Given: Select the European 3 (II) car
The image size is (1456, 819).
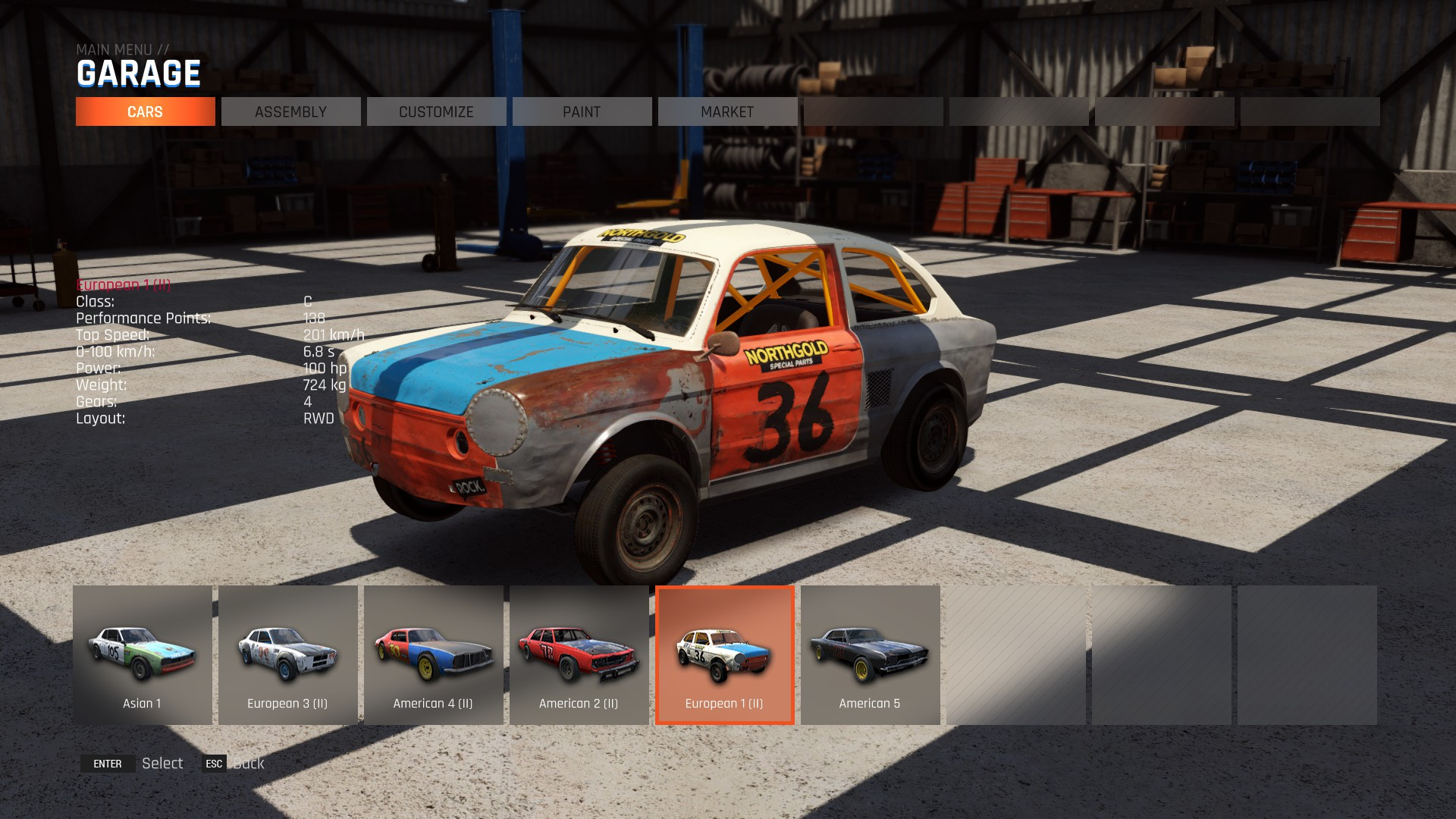Looking at the screenshot, I should 288,654.
